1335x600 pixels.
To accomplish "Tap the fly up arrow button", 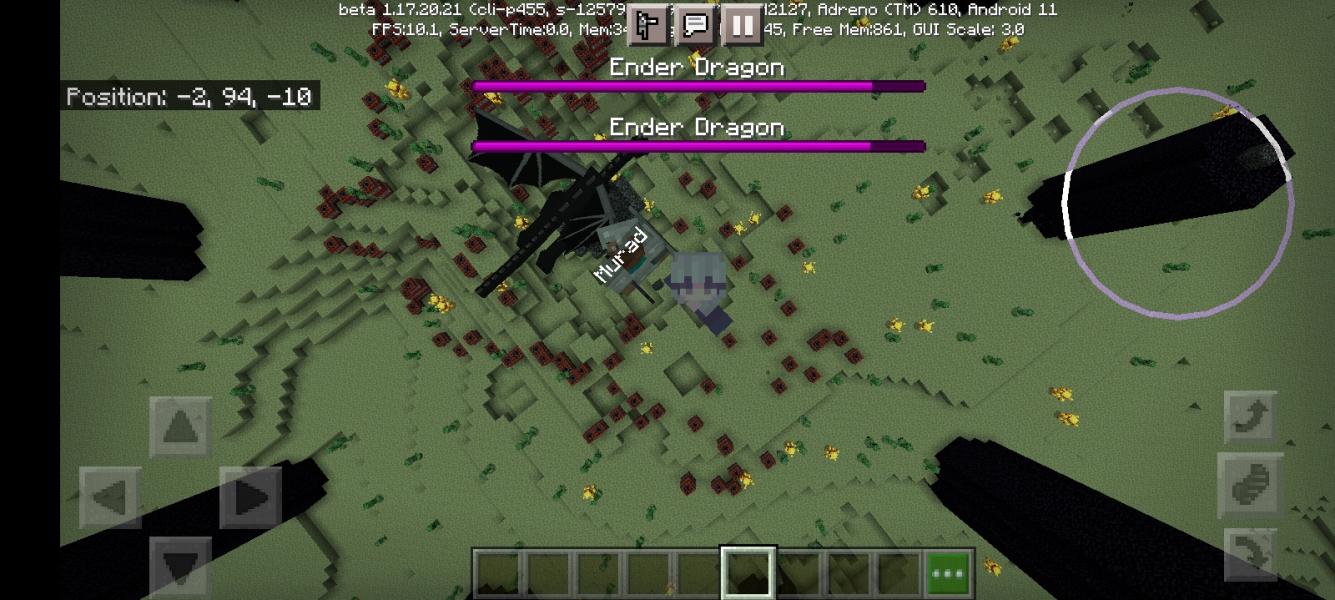I will (1250, 416).
